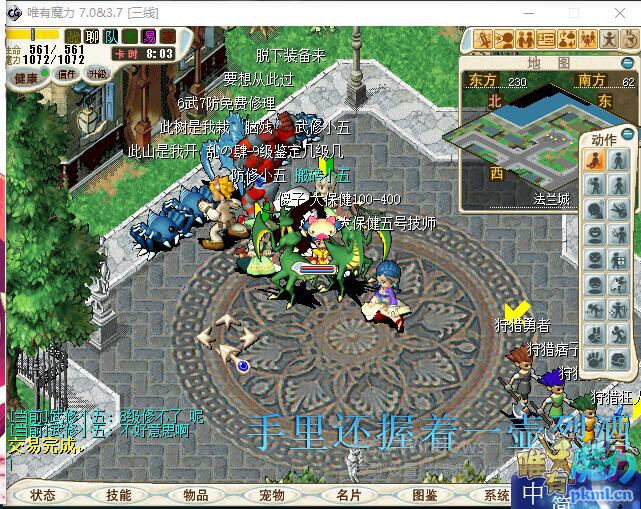Image resolution: width=641 pixels, height=509 pixels.
Task: Open the 状态 status menu
Action: click(43, 495)
